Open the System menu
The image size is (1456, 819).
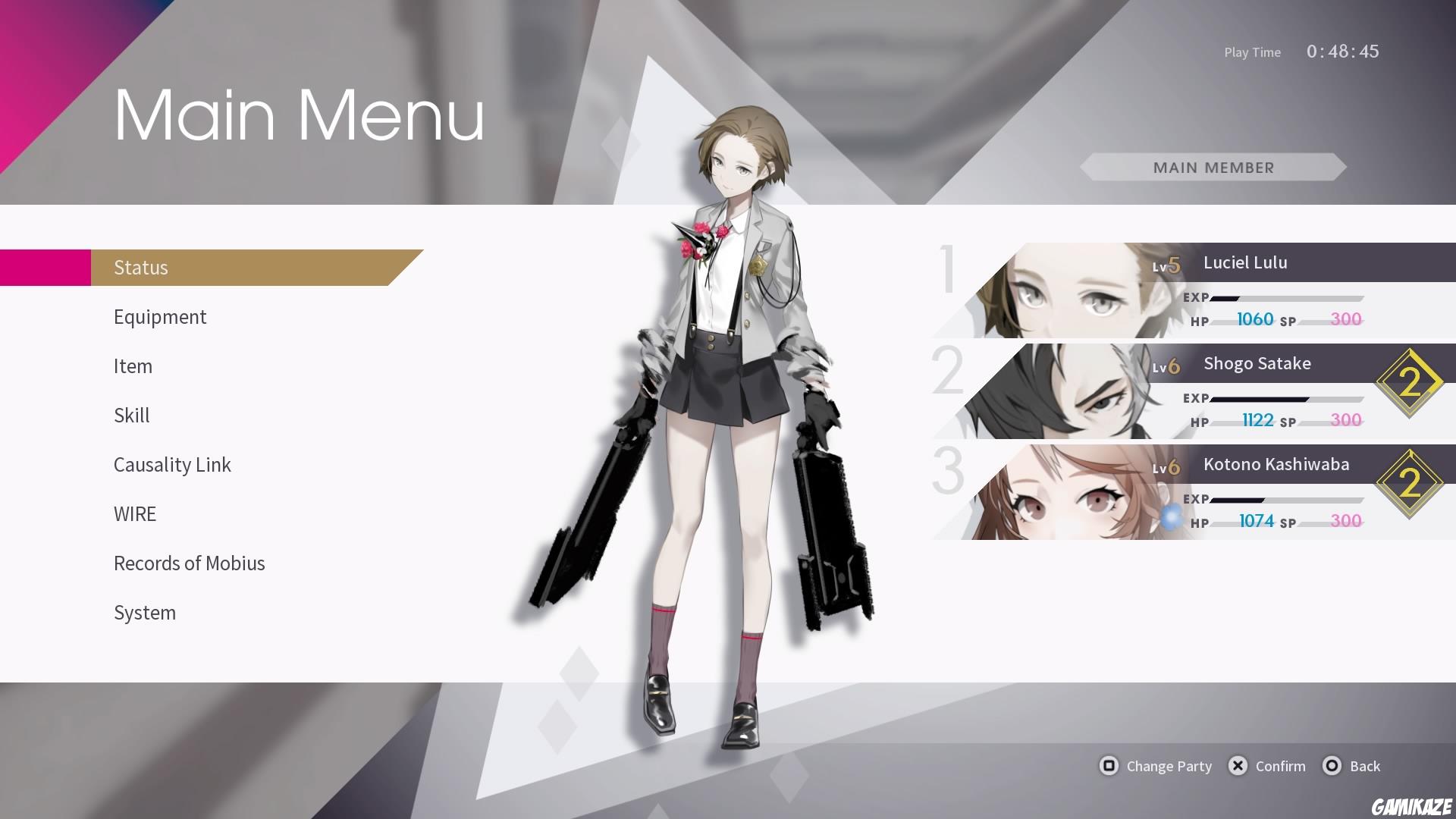[x=145, y=612]
